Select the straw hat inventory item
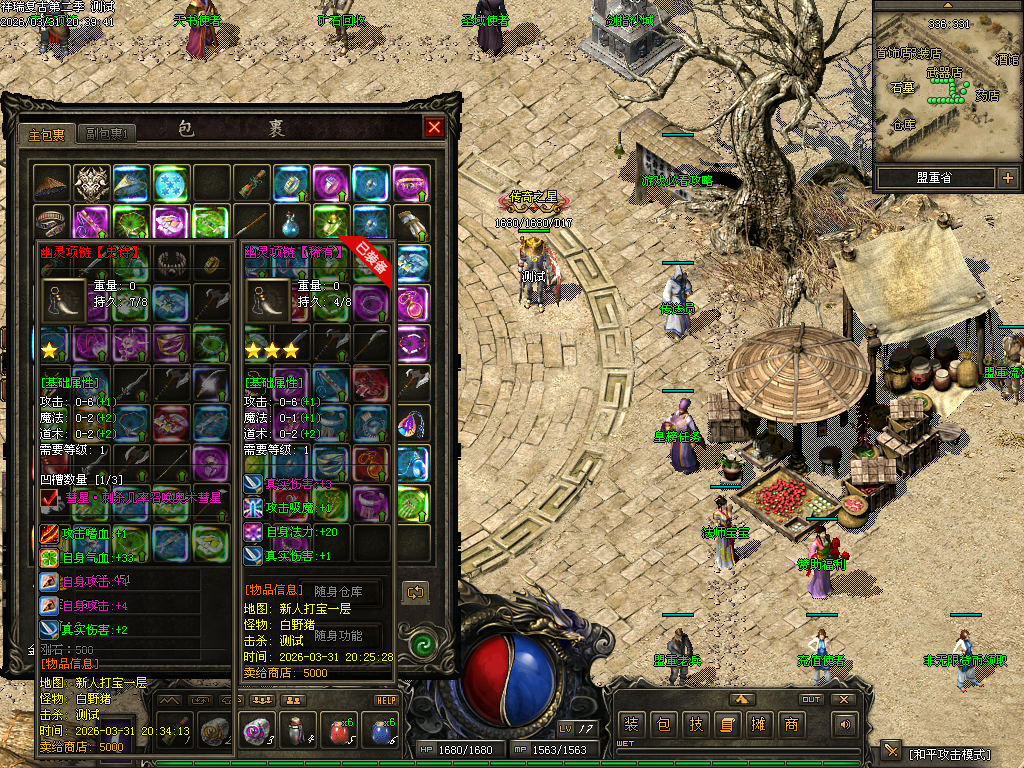This screenshot has height=768, width=1024. pos(50,183)
